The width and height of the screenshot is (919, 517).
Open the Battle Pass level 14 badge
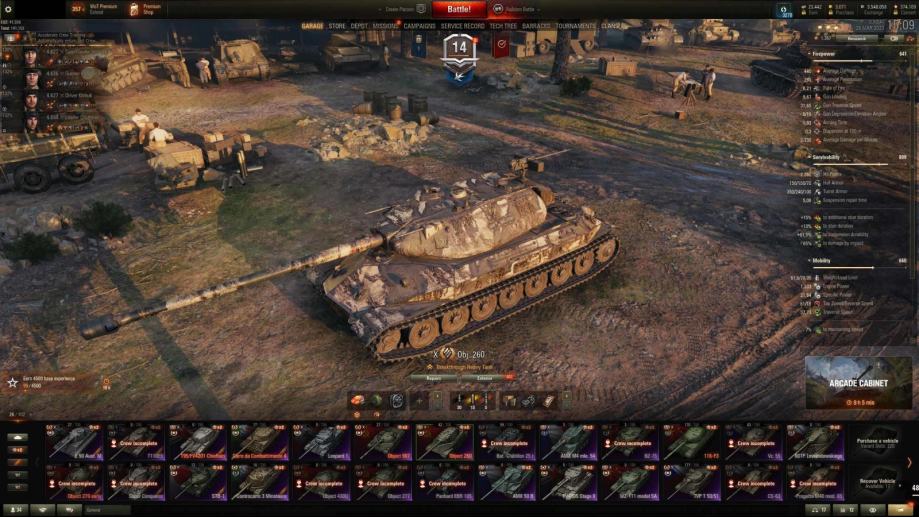click(459, 52)
